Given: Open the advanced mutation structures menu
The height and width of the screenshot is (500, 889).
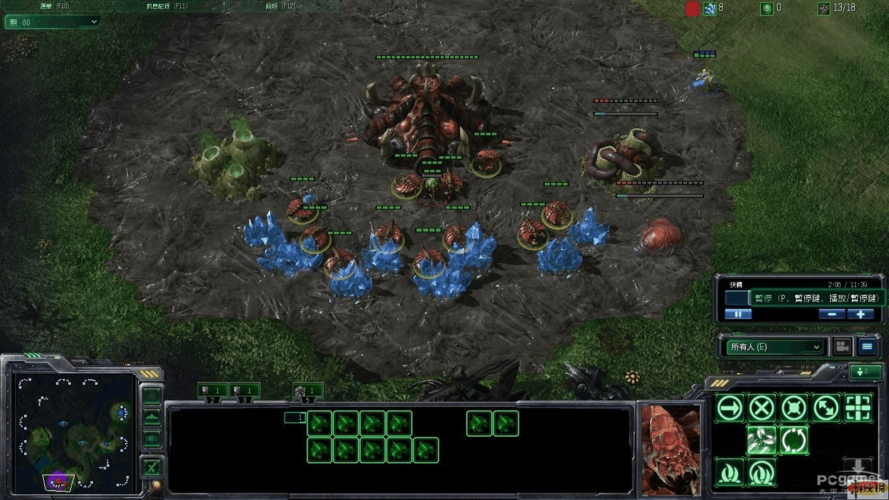Looking at the screenshot, I should (x=762, y=471).
